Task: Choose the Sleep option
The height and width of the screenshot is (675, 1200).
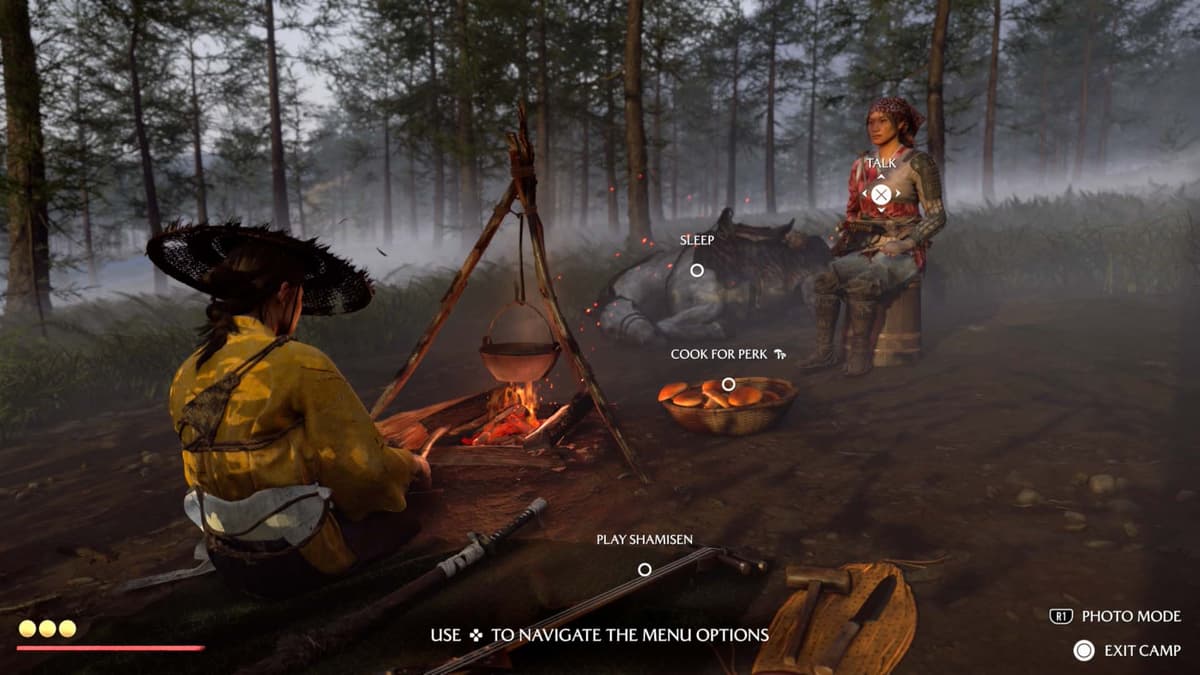Action: coord(697,270)
